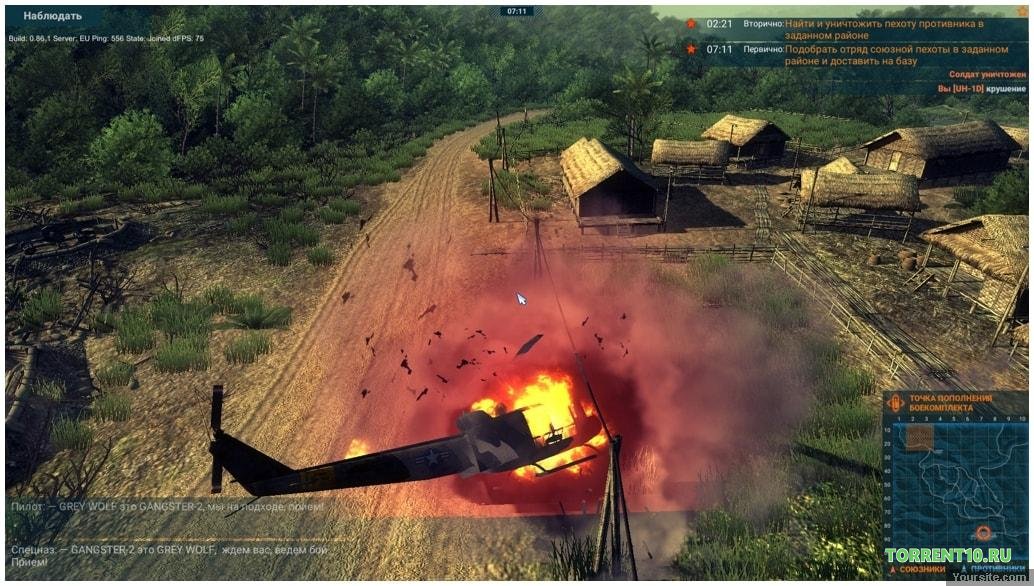Select the secondary objective about enemy infantry
1034x586 pixels.
click(x=869, y=29)
